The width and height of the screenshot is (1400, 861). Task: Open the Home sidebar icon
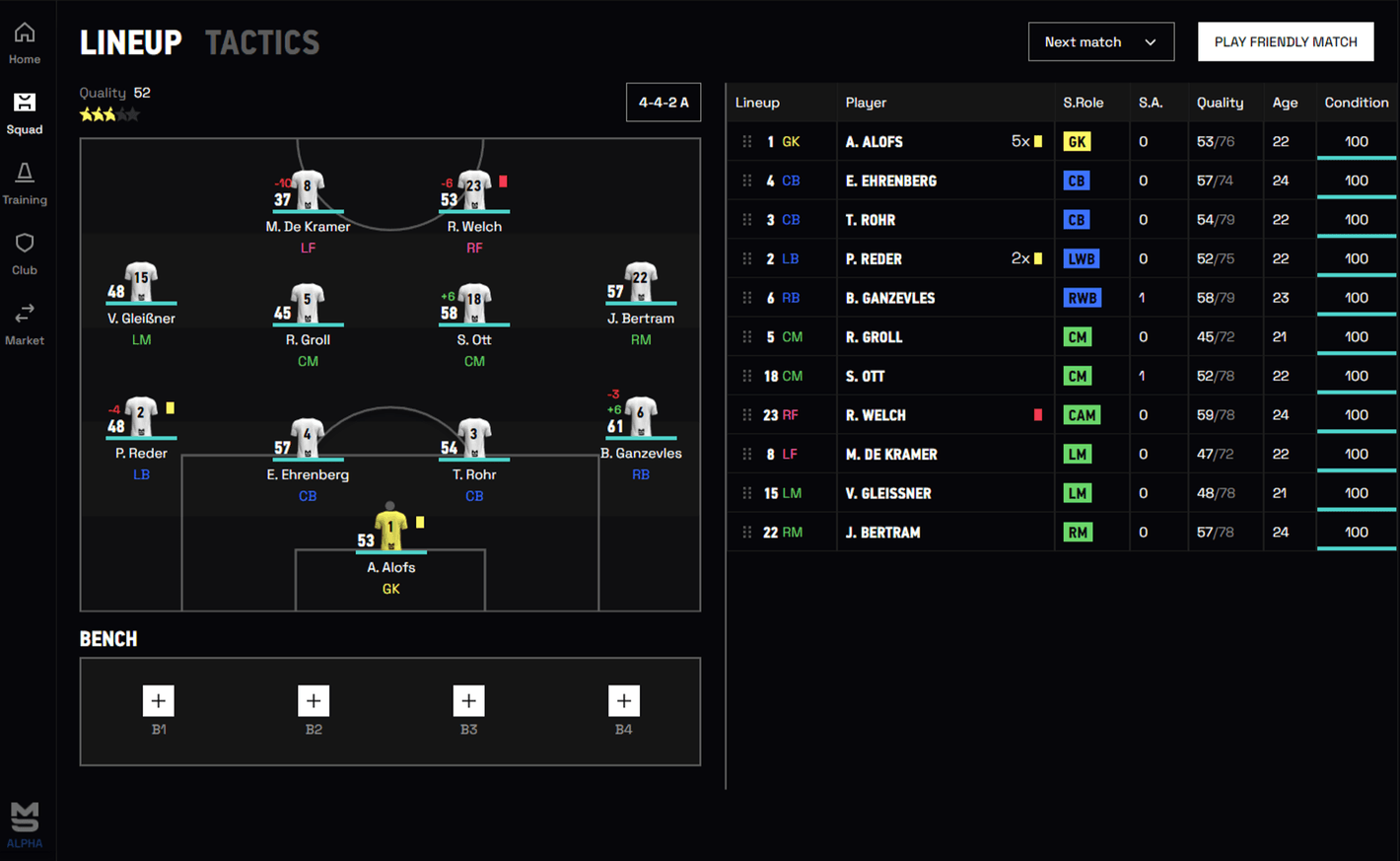click(24, 41)
